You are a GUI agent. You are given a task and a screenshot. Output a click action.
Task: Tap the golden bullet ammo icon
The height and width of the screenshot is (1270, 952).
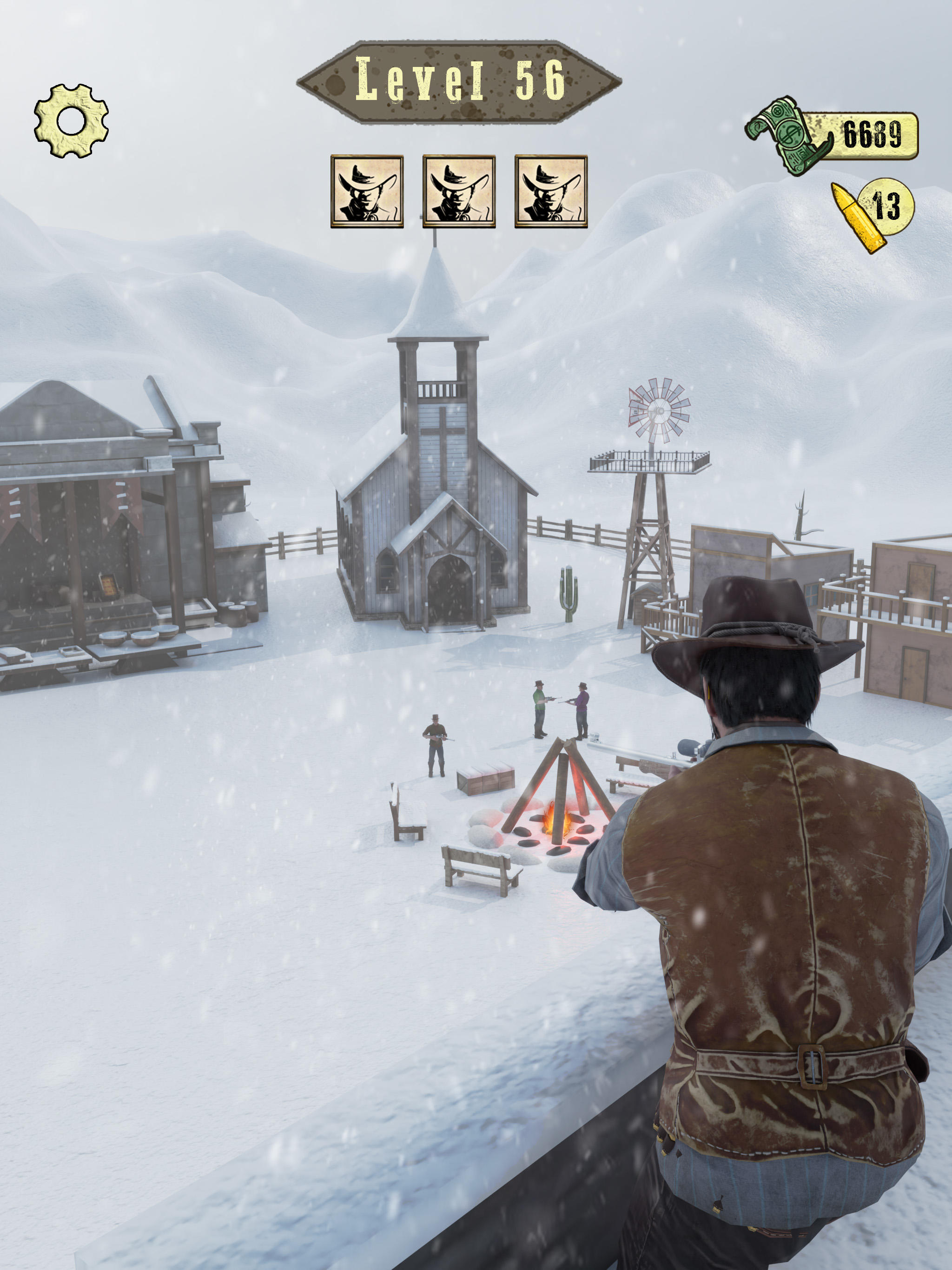854,217
